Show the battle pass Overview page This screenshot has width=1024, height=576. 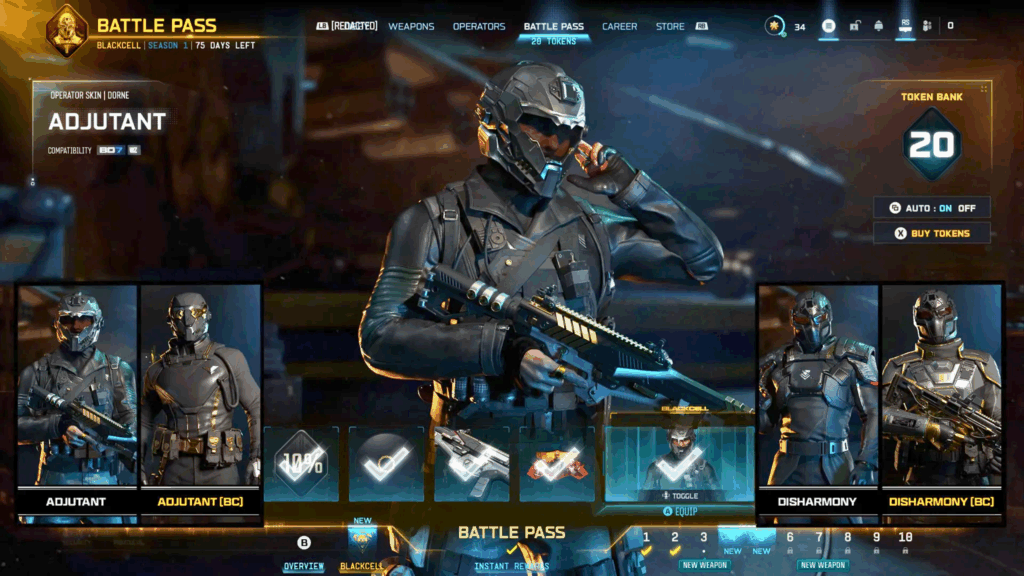[303, 566]
